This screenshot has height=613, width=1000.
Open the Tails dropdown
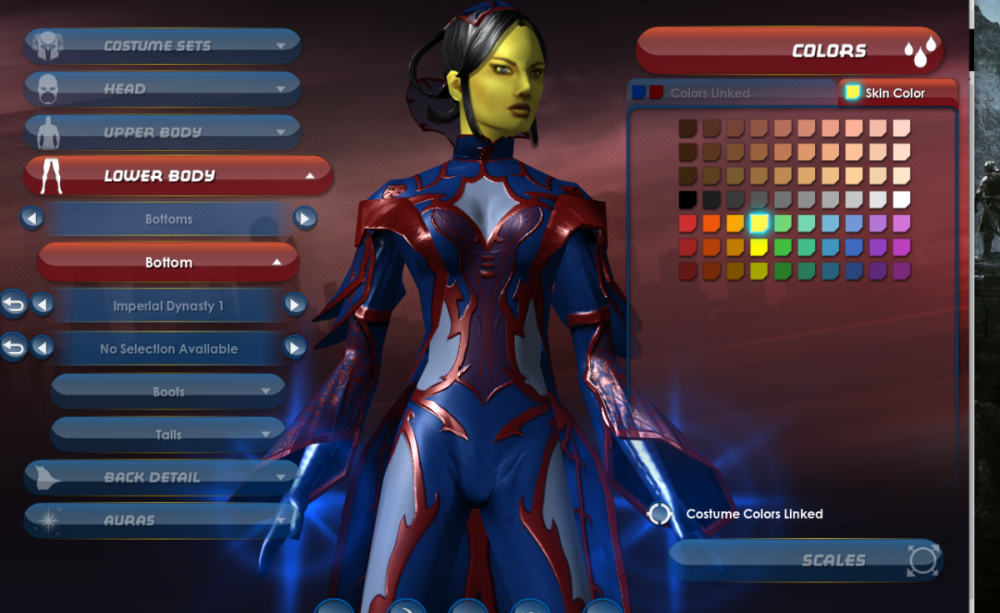[x=168, y=434]
